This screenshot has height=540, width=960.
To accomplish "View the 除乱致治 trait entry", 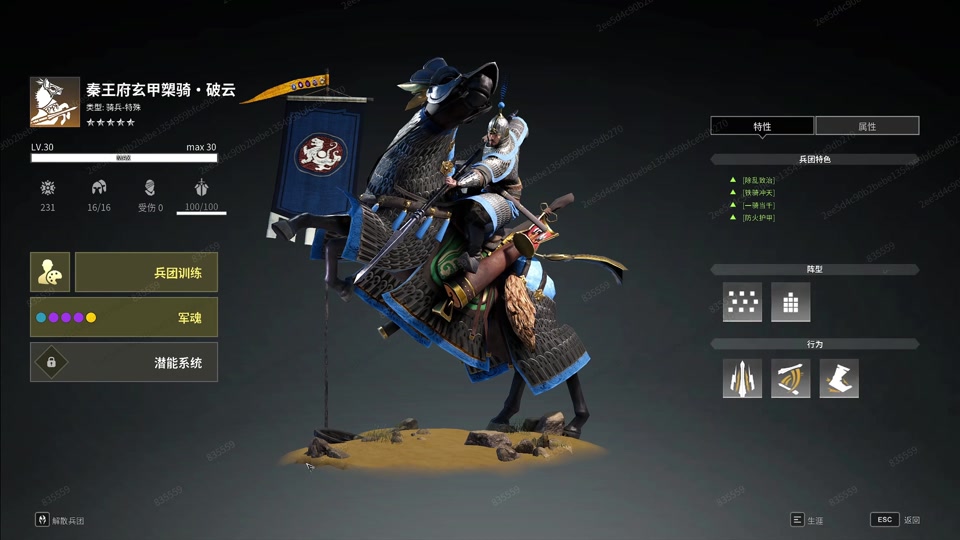I will 758,180.
